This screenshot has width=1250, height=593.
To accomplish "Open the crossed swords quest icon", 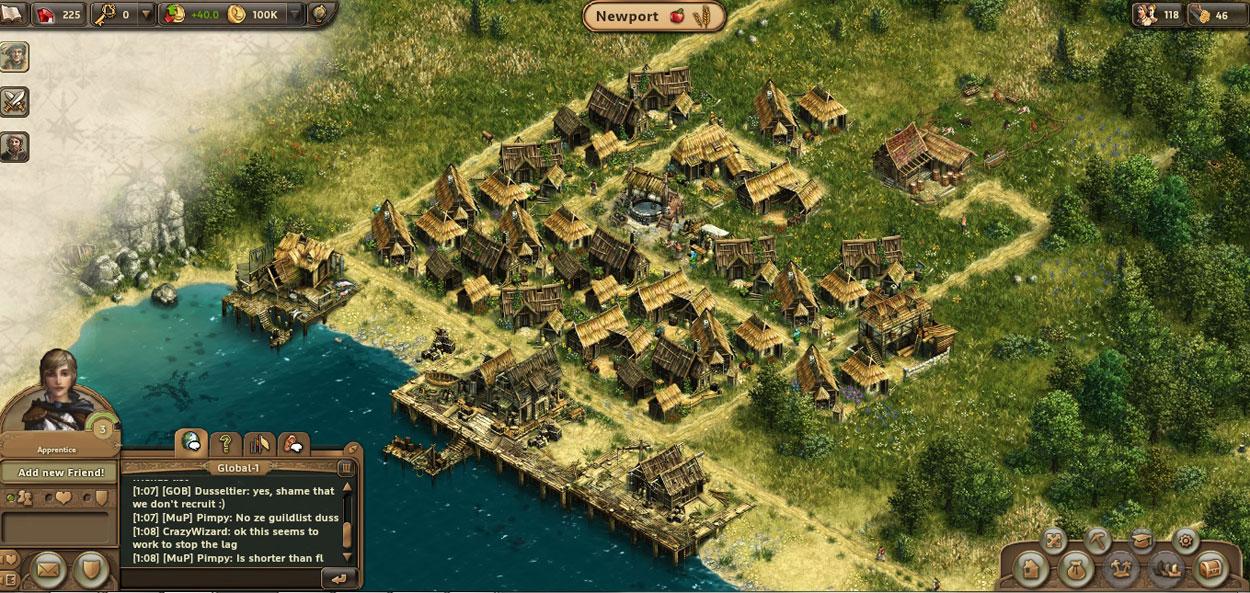I will pos(15,101).
